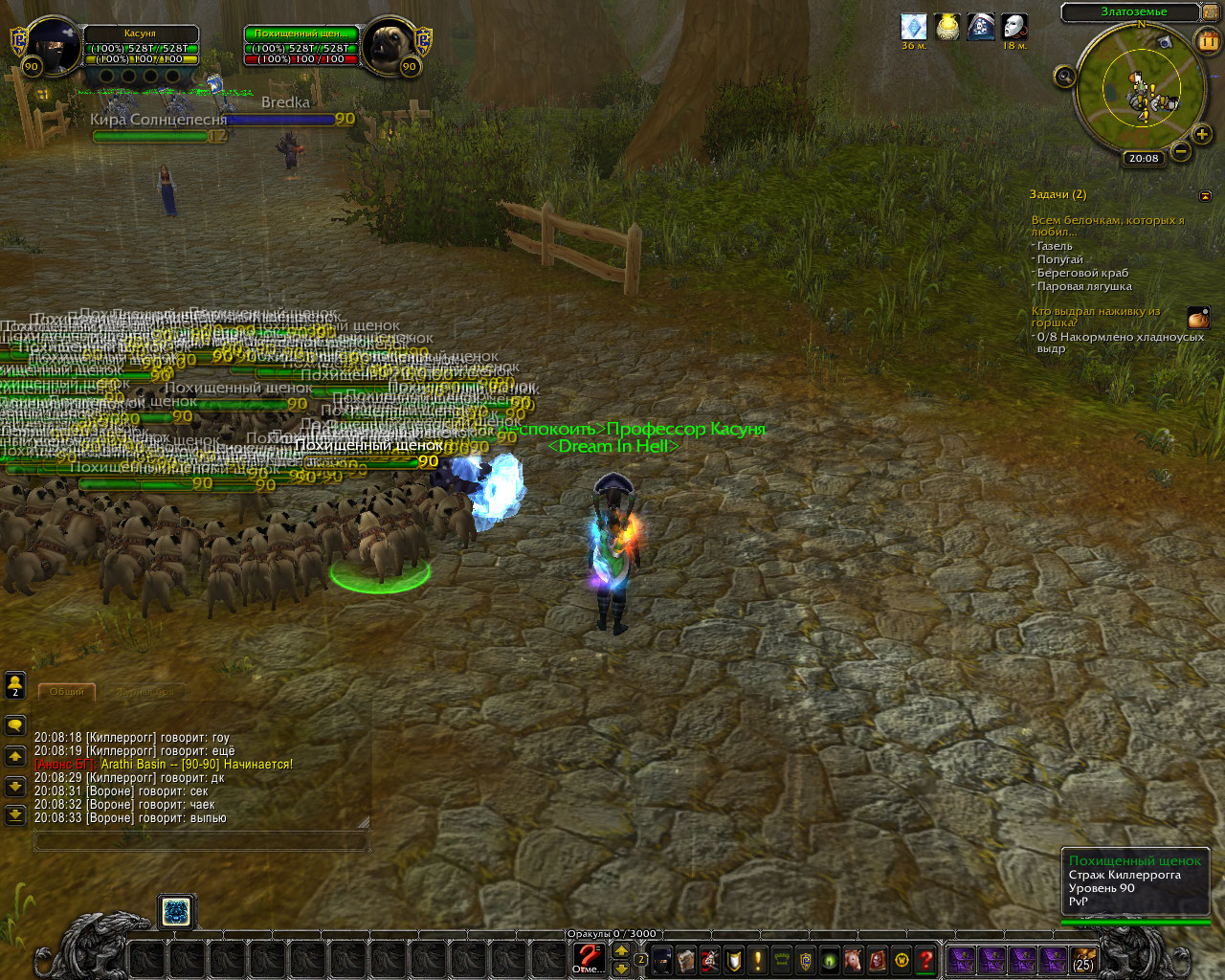
Task: Collapse the Задачи quest tracker
Action: [1205, 195]
